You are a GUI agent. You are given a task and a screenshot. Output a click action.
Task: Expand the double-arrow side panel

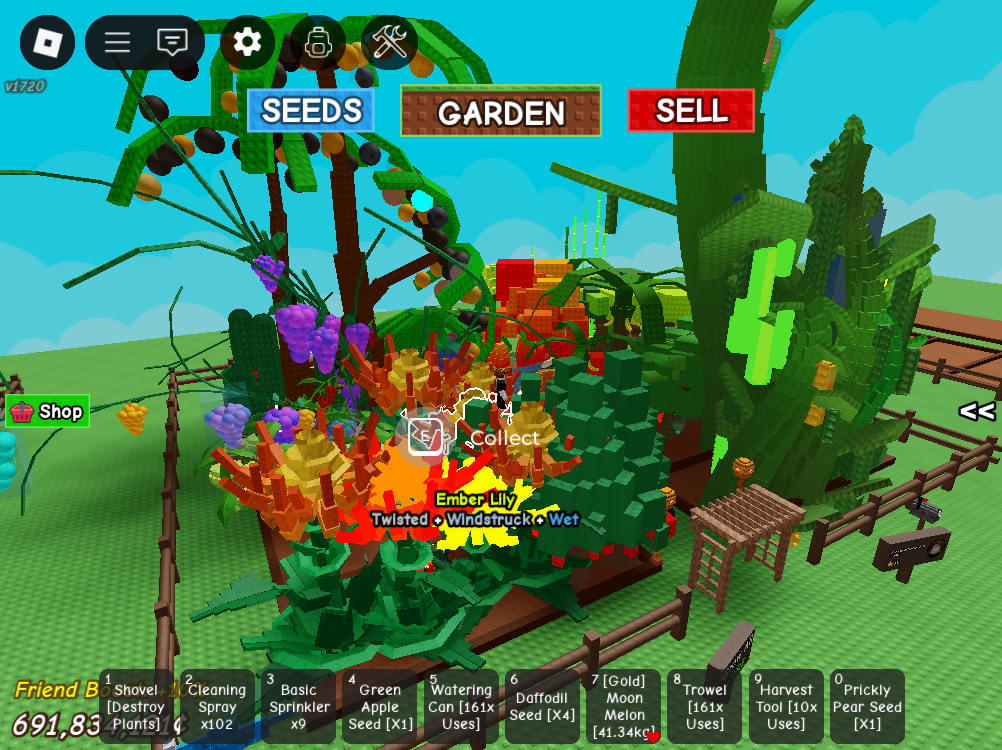click(976, 411)
